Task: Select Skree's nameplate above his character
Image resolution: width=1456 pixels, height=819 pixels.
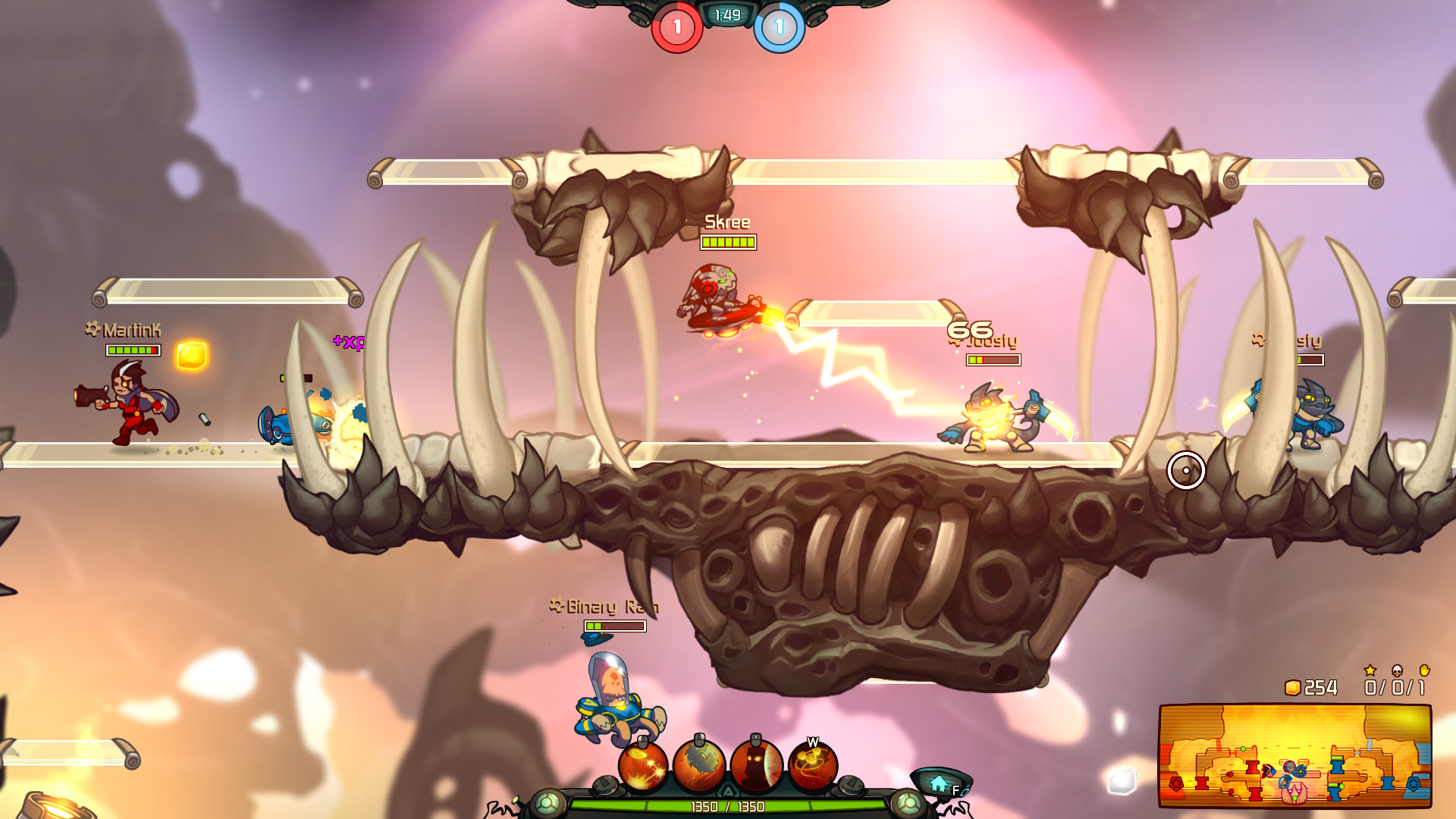Action: click(x=726, y=223)
